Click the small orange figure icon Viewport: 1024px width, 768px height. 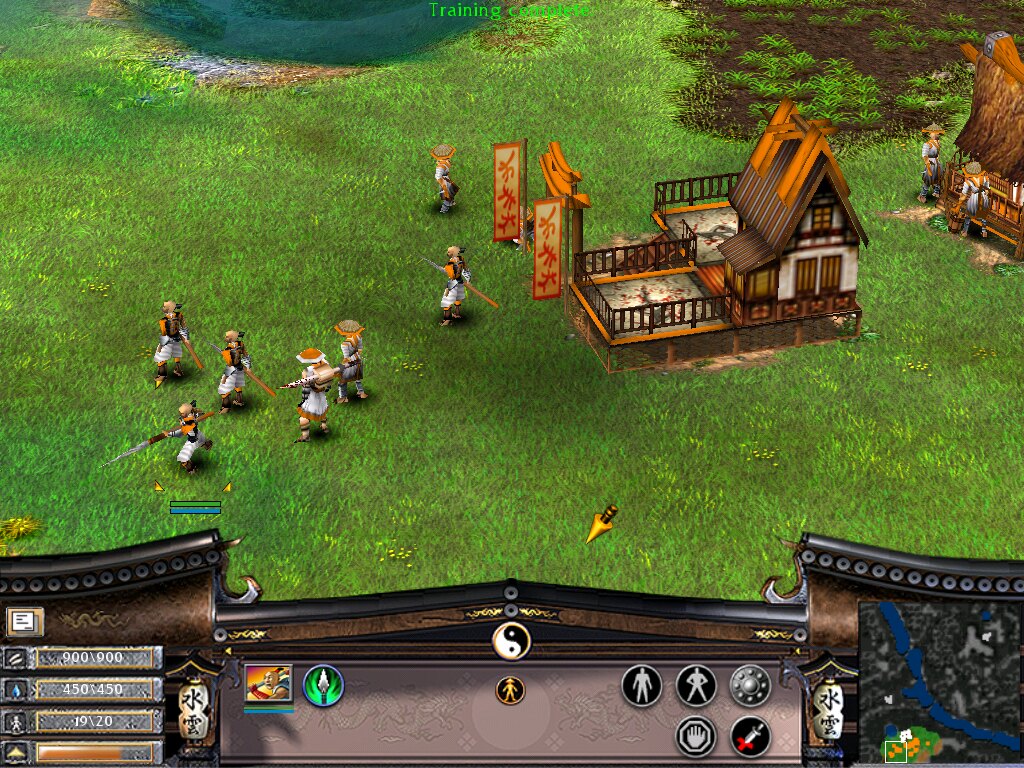point(510,690)
